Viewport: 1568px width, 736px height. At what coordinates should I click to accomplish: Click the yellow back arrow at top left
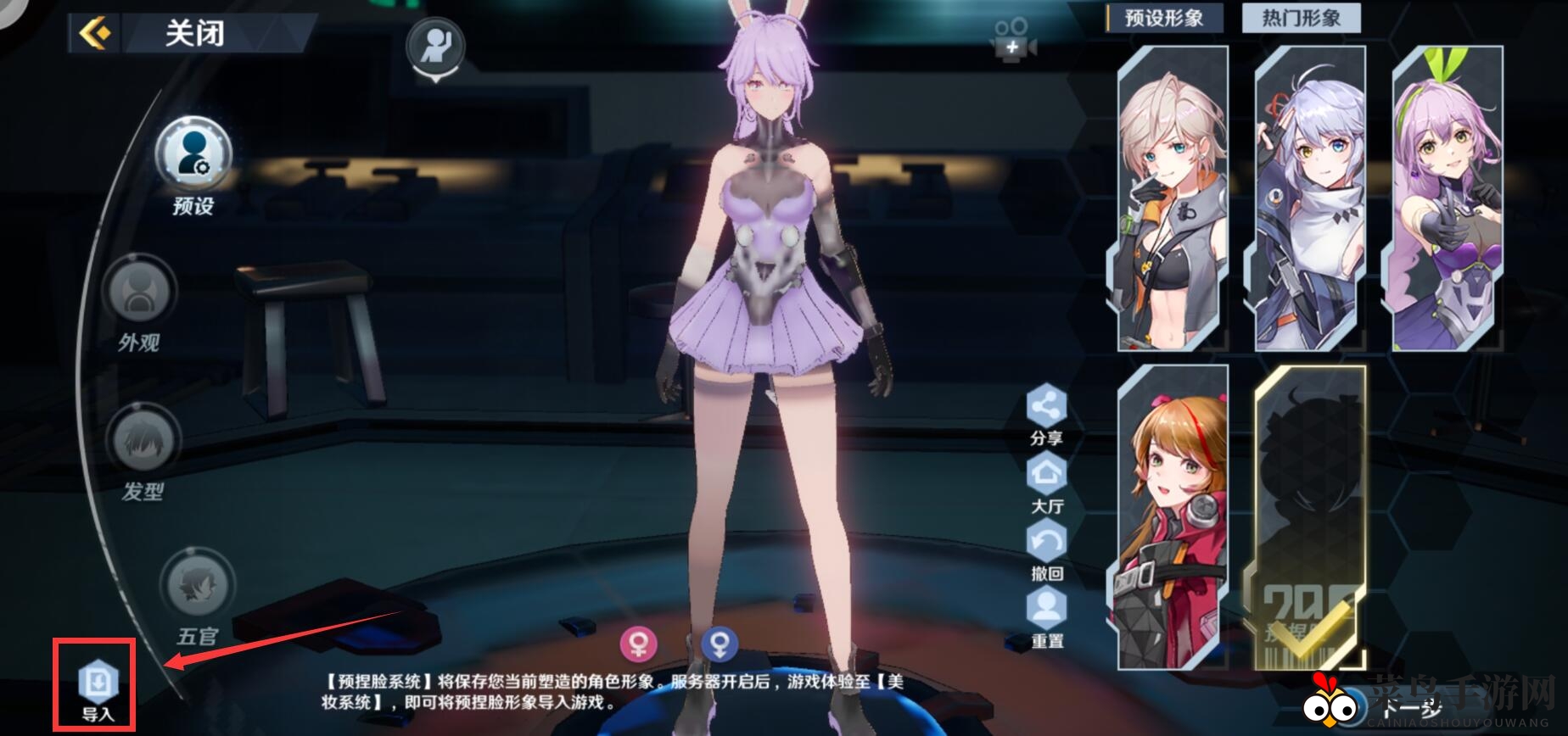pos(96,34)
